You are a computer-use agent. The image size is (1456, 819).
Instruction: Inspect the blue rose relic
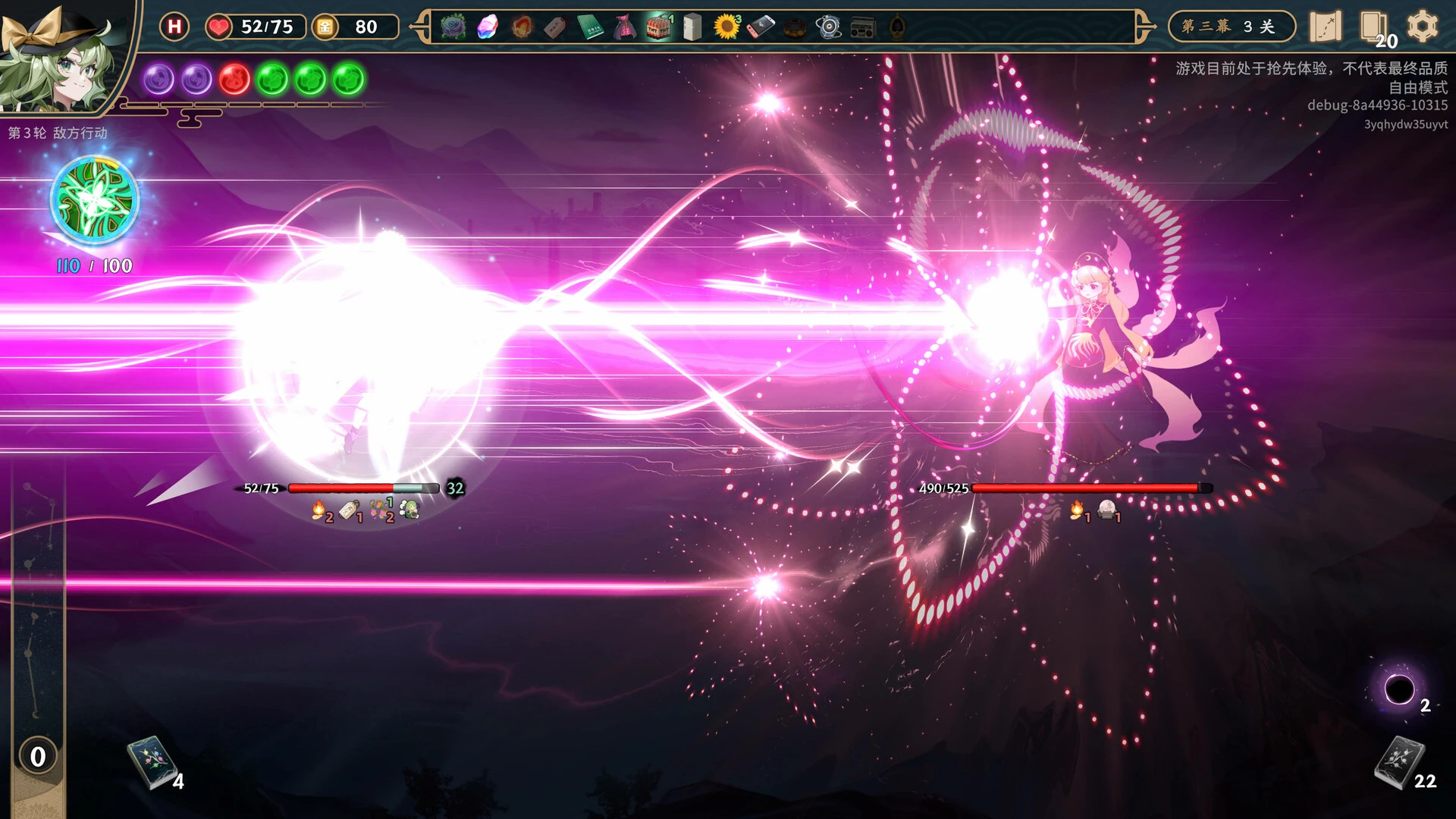(x=453, y=27)
